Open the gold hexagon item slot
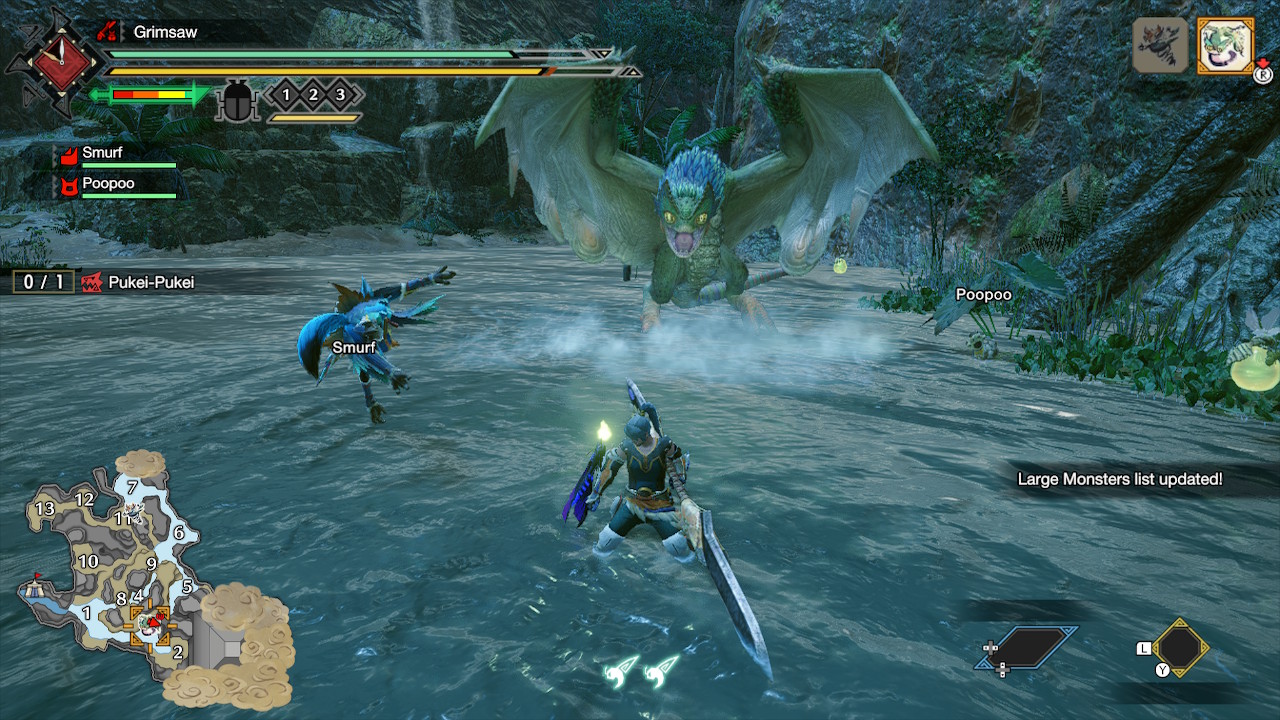Viewport: 1280px width, 720px height. click(x=1180, y=648)
